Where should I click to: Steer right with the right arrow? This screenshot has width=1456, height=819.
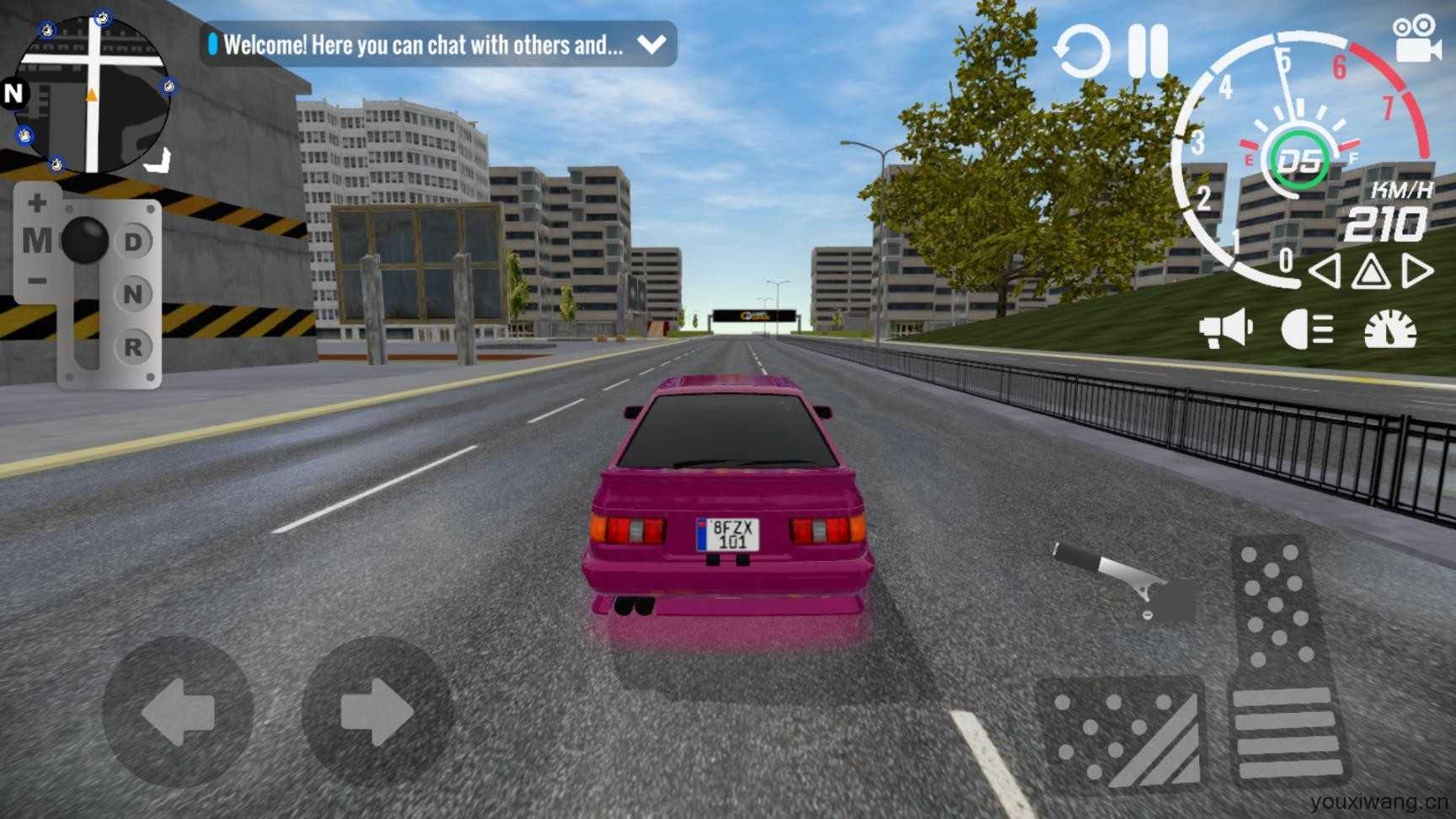[x=377, y=713]
